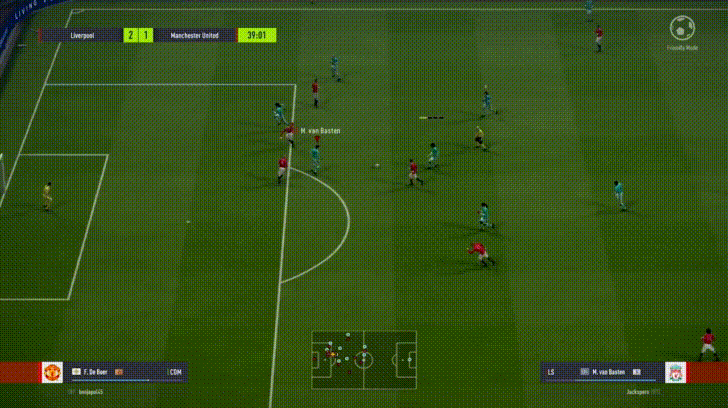The height and width of the screenshot is (408, 728).
Task: Click the pitch radar minimap
Action: (364, 358)
